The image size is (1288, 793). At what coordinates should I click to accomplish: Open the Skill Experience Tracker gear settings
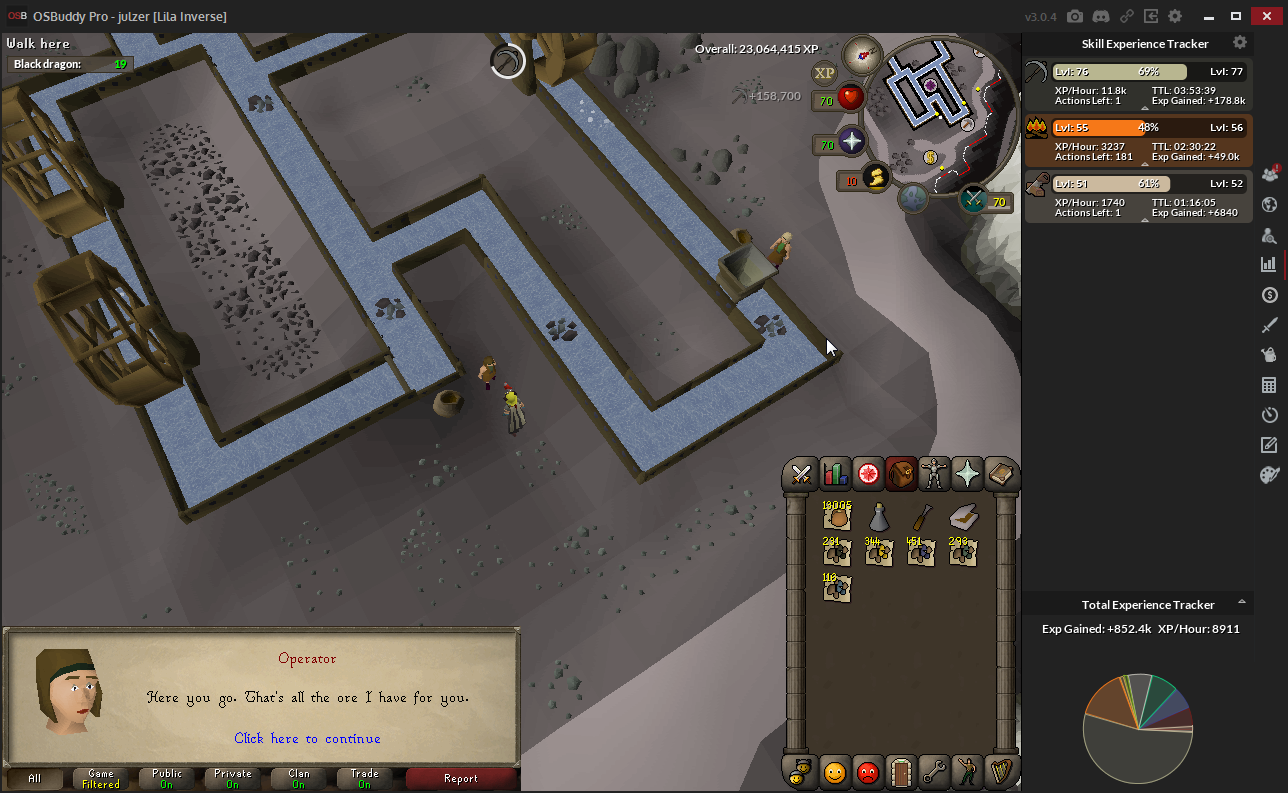point(1240,43)
